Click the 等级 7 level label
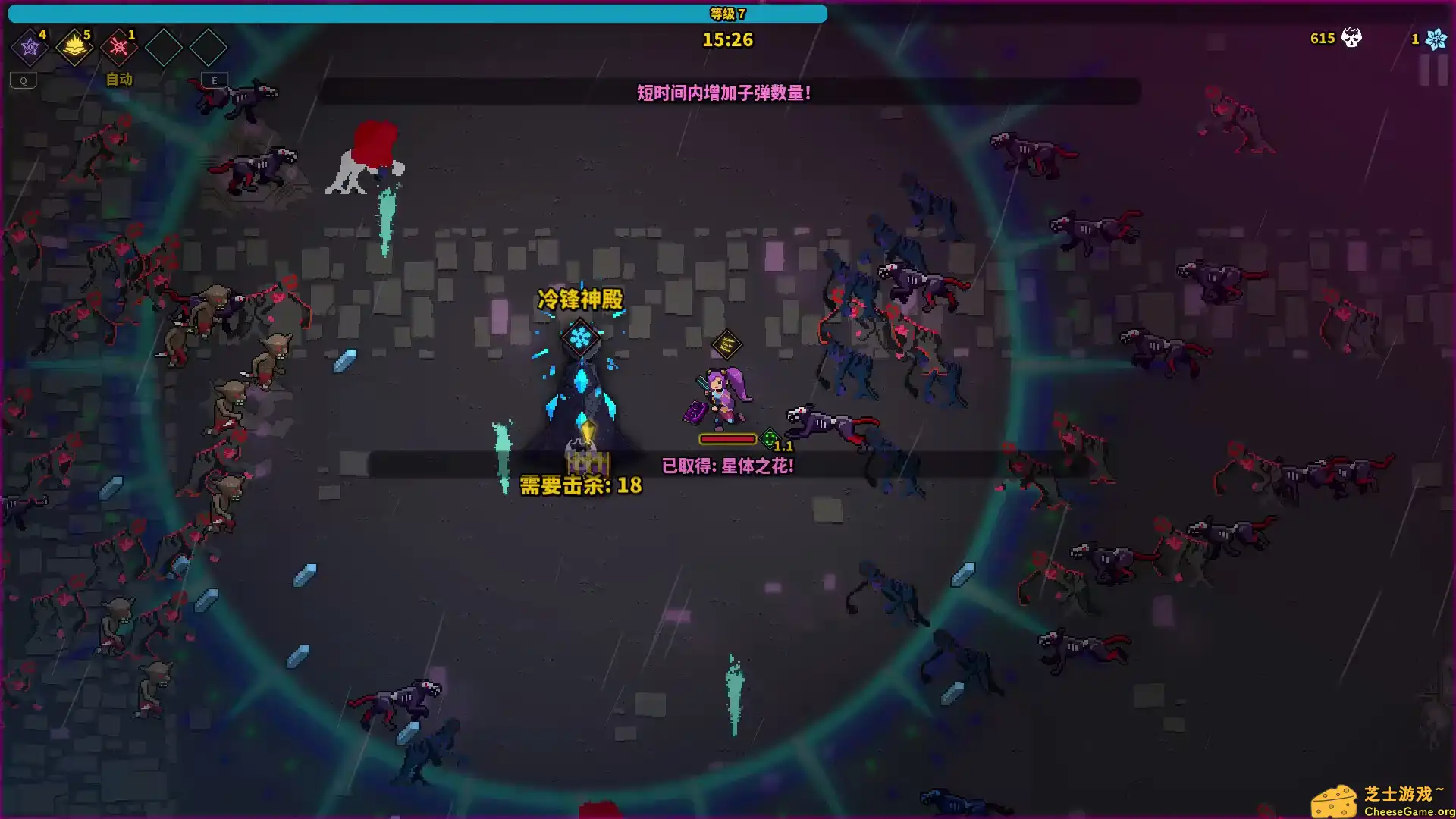Viewport: 1456px width, 819px height. click(726, 12)
